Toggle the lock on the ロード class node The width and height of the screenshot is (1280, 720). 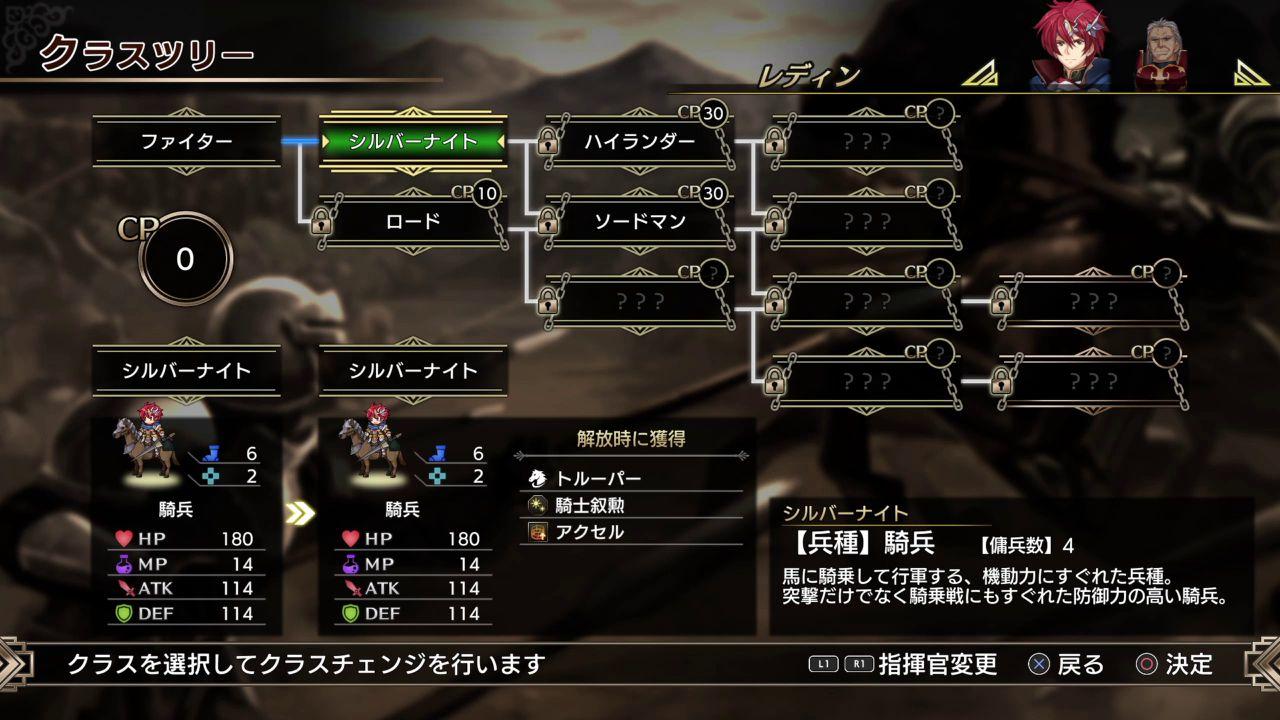(x=323, y=222)
